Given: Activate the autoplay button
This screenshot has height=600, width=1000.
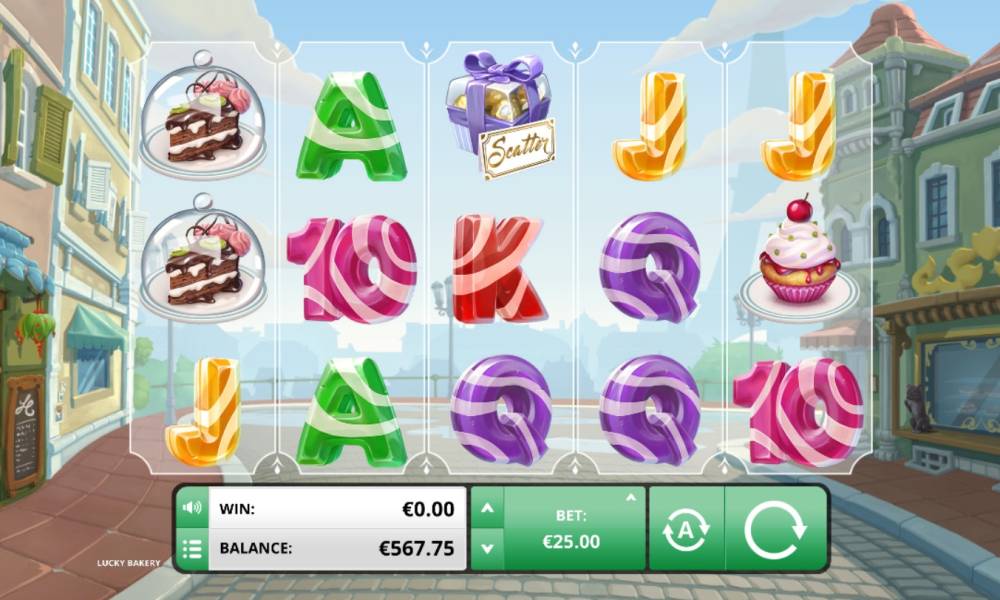Looking at the screenshot, I should pos(686,529).
